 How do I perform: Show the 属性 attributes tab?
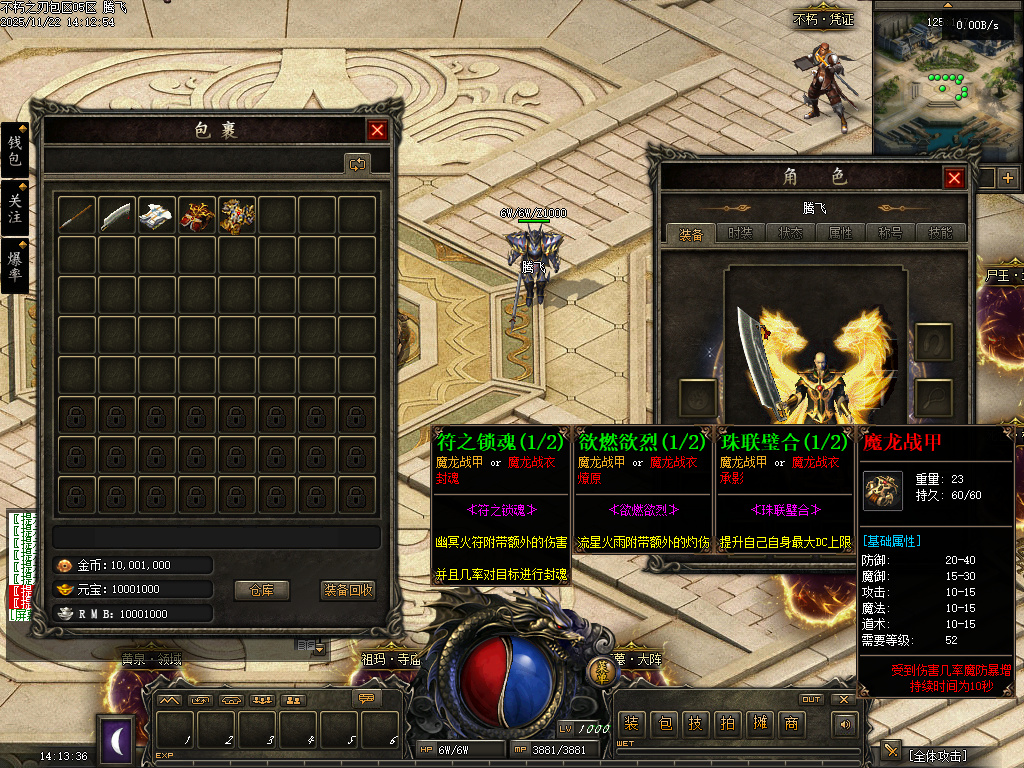pyautogui.click(x=840, y=233)
